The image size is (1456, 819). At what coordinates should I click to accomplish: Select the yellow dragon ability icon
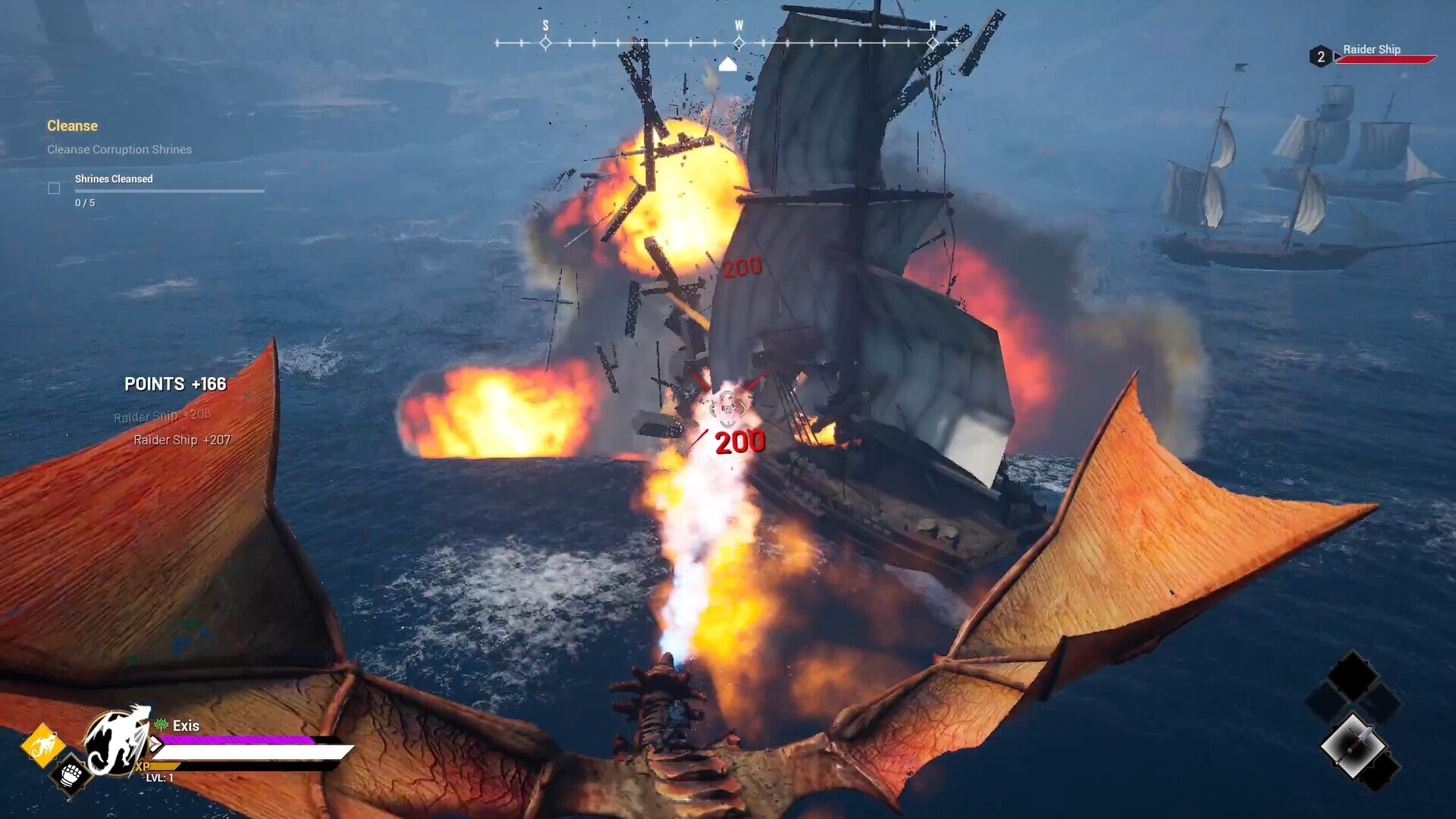[x=43, y=744]
